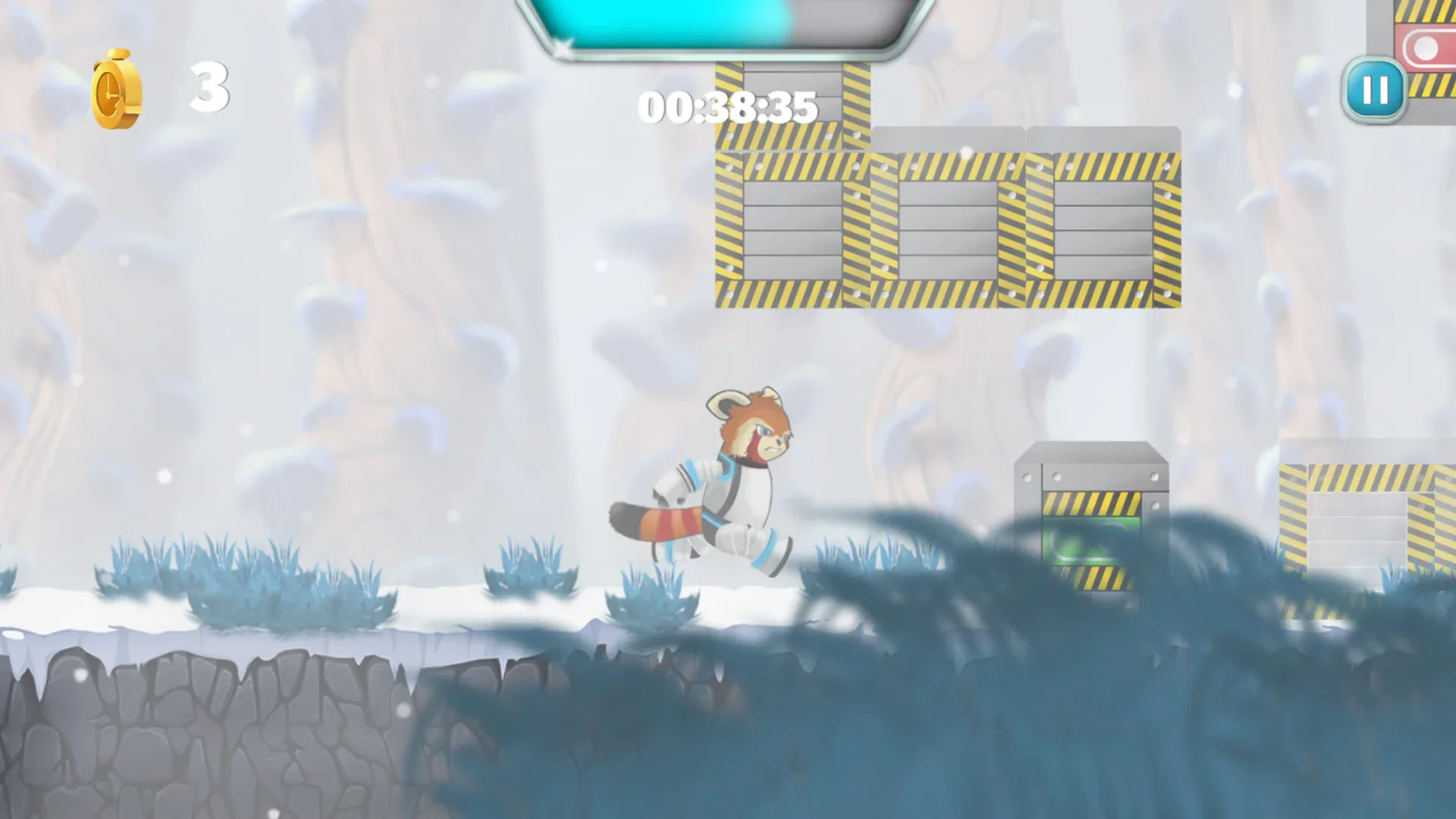Click the green energy panel machine
Viewport: 1456px width, 819px height.
coord(1092,538)
